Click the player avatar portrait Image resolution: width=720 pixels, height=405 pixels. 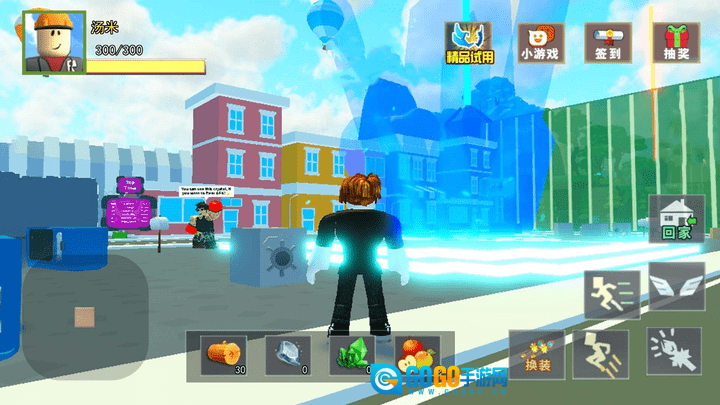coord(50,43)
